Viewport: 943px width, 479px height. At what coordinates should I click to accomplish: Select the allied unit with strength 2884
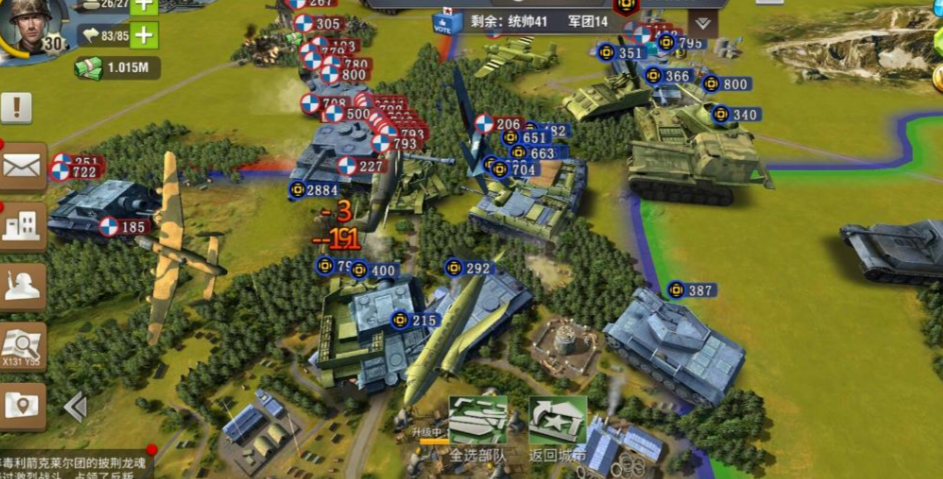pyautogui.click(x=313, y=190)
